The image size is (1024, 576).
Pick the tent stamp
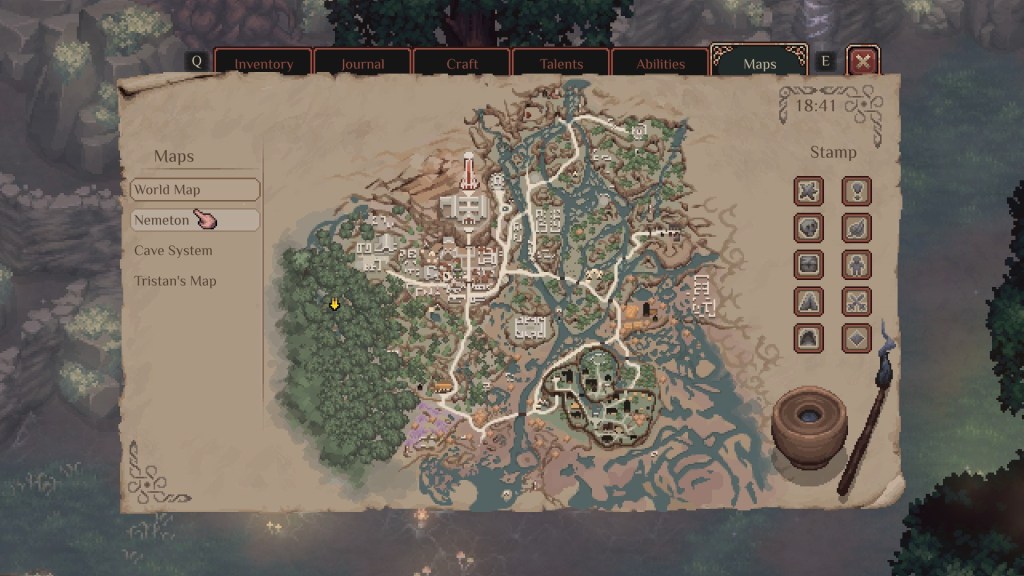809,301
